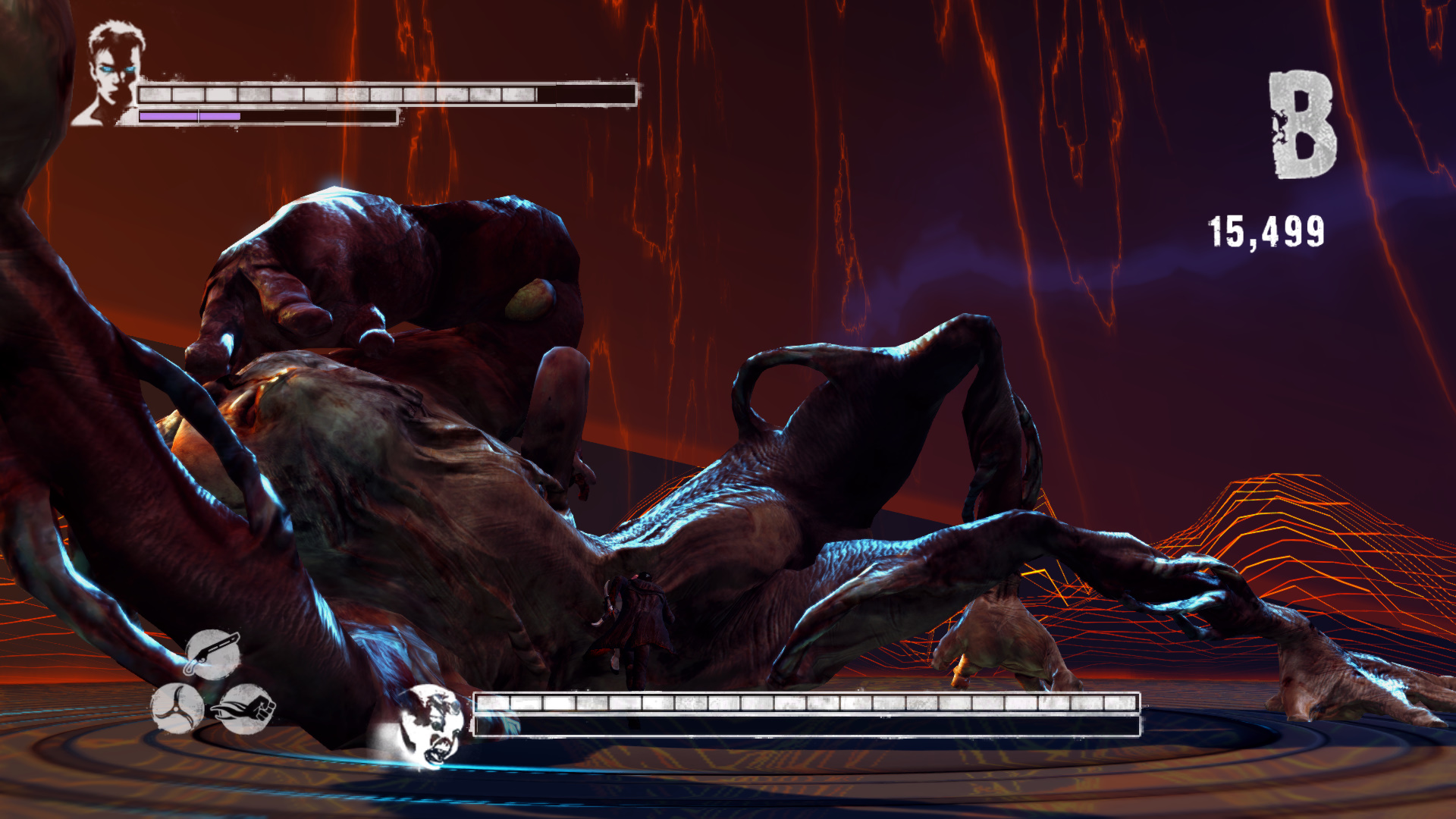Click the B style rank letter
This screenshot has width=1456, height=819.
1302,126
